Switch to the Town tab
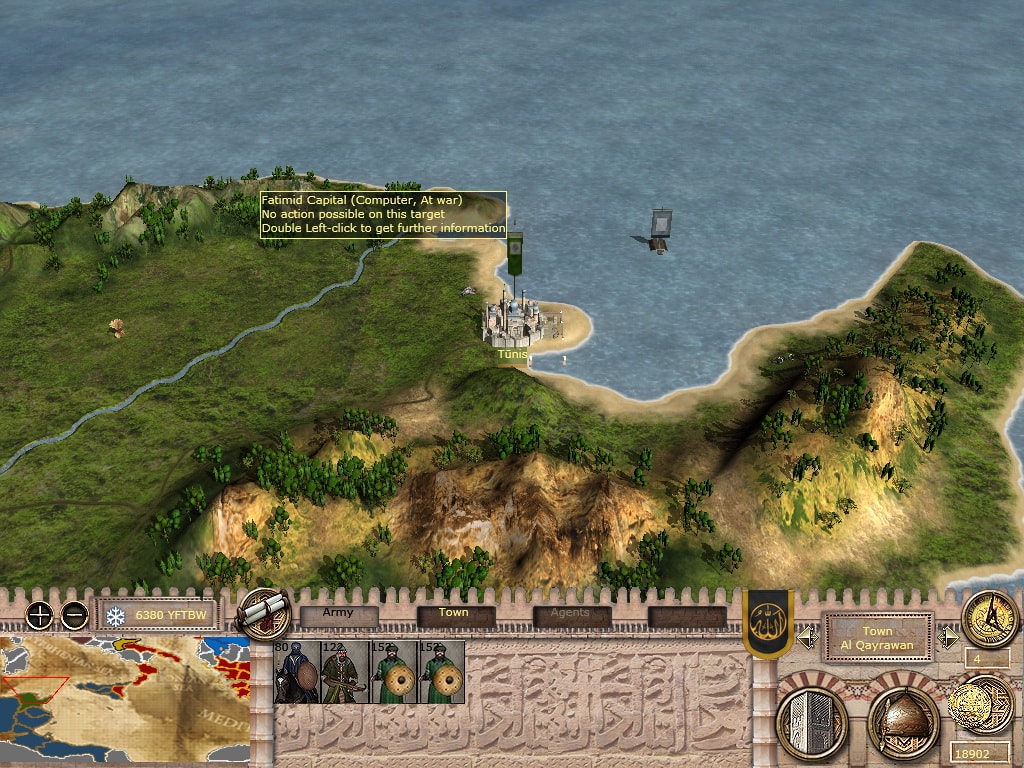The height and width of the screenshot is (768, 1024). 453,614
